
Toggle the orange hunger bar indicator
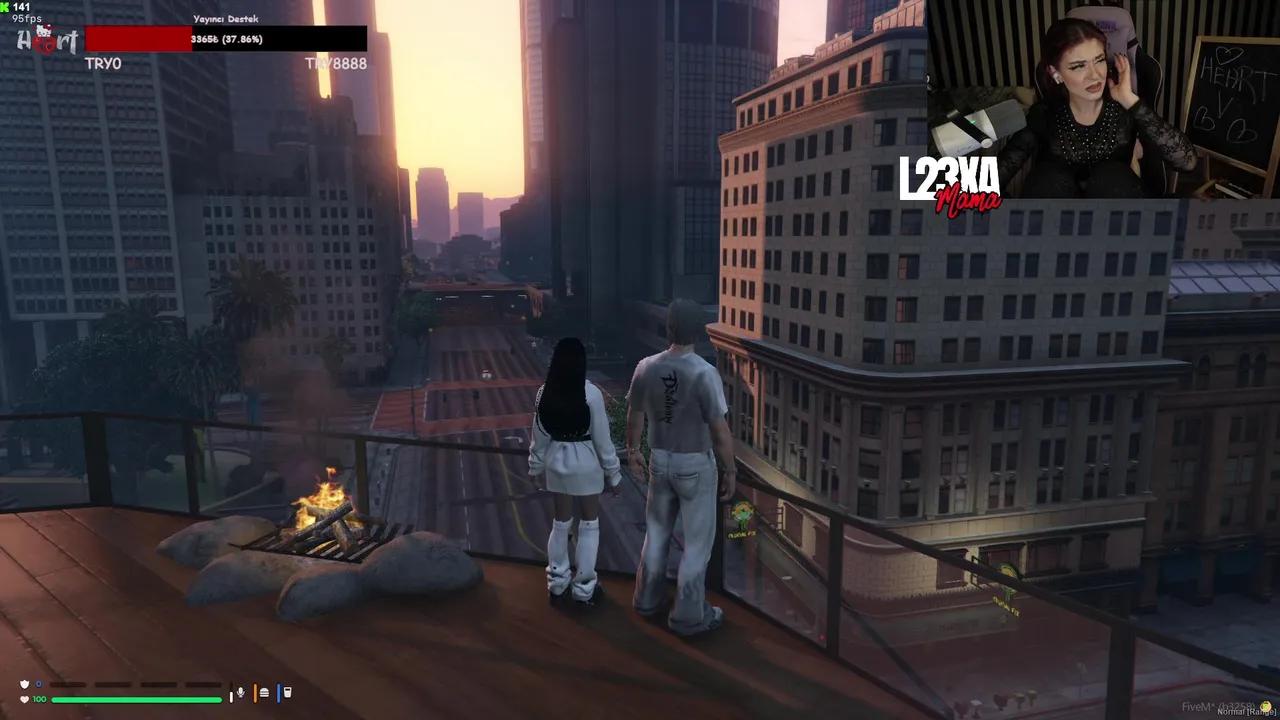(255, 693)
